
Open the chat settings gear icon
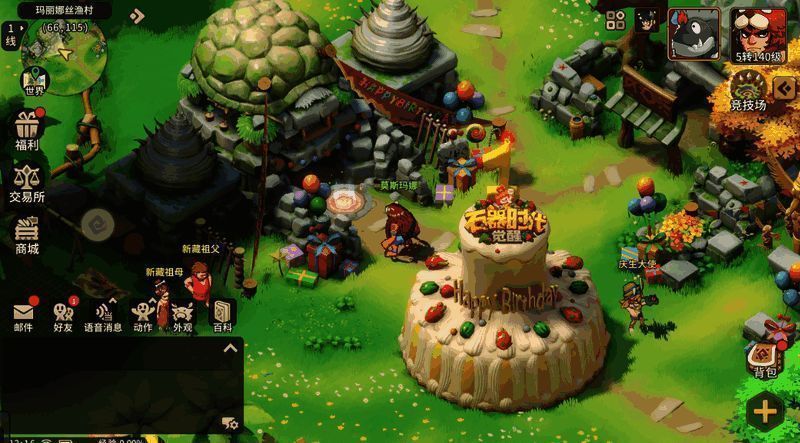coord(229,424)
